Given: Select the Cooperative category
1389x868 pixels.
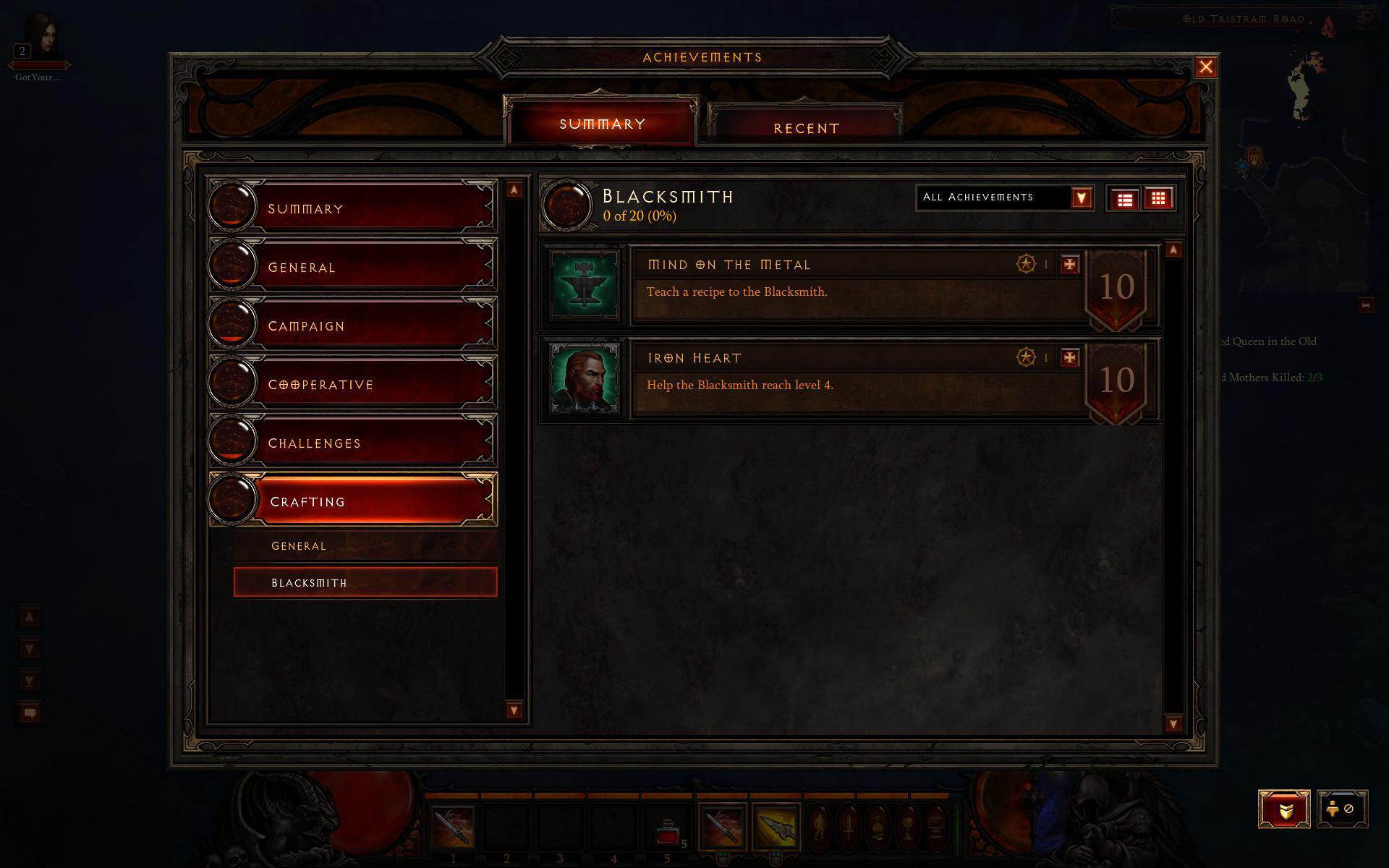Looking at the screenshot, I should pyautogui.click(x=352, y=384).
